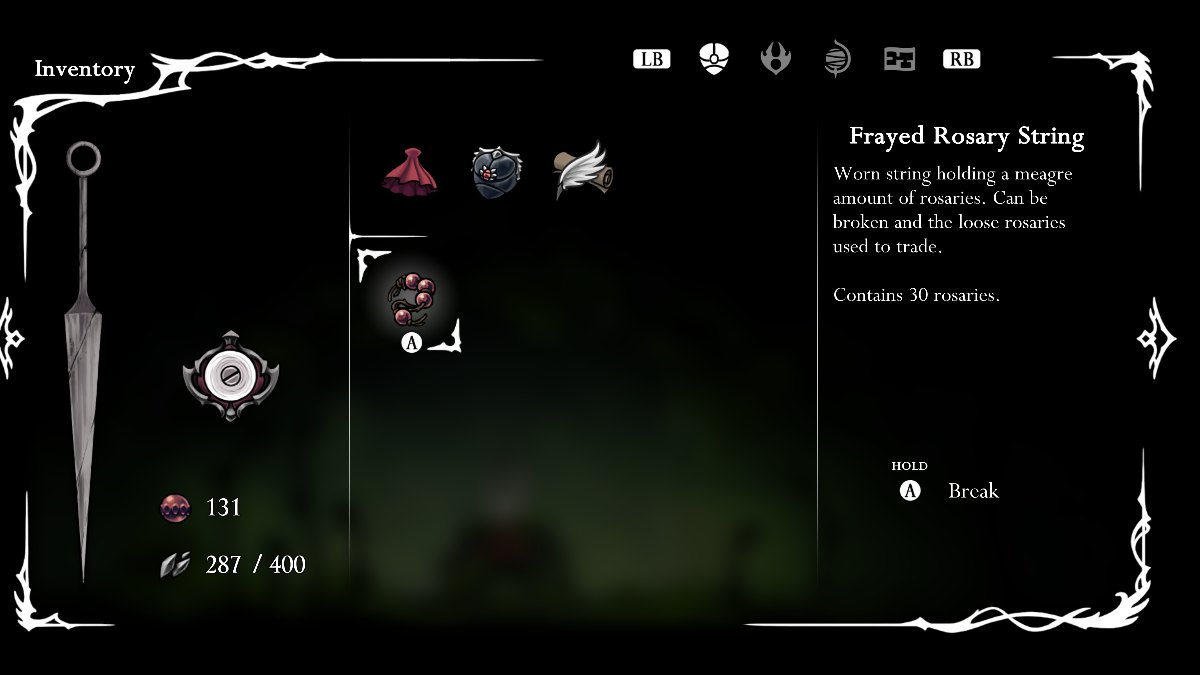
Task: Select the needle weapon on the left
Action: tap(82, 350)
